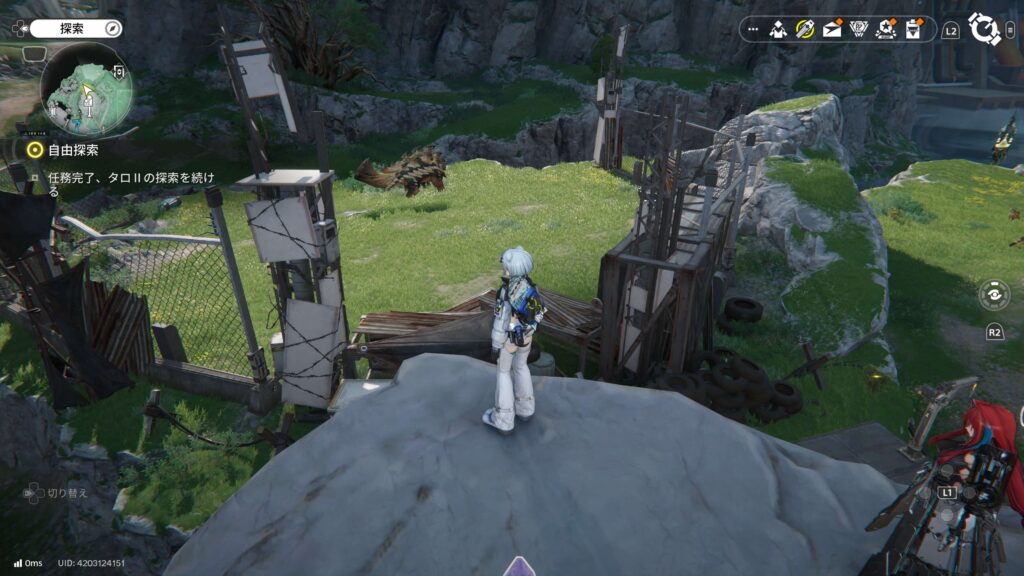Click the compass icon beside 探索
The width and height of the screenshot is (1024, 576).
[x=112, y=28]
